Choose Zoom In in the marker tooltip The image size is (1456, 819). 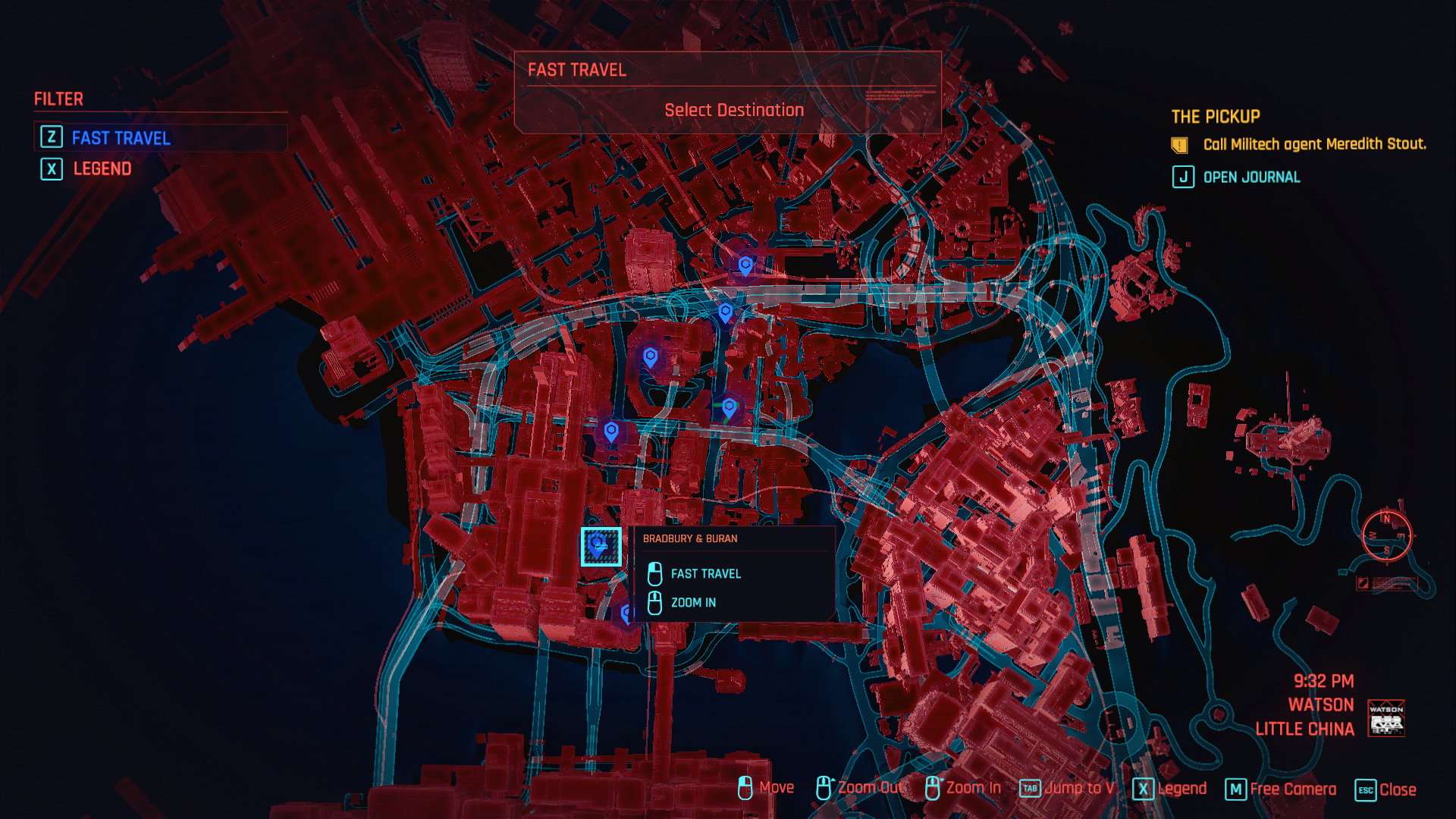click(x=692, y=603)
